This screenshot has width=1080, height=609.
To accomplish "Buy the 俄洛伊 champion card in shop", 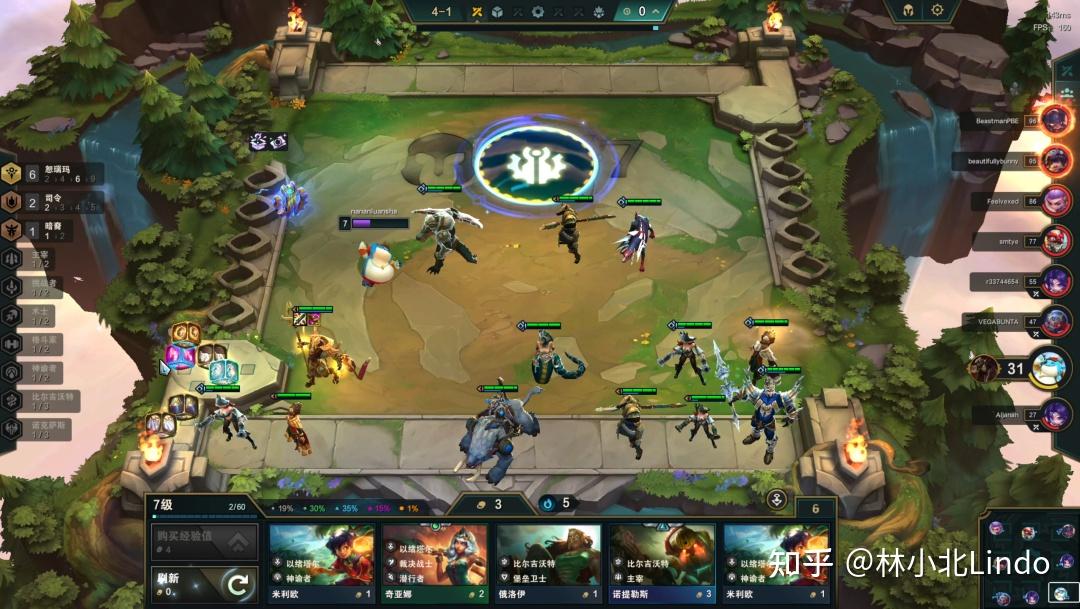I will click(549, 563).
